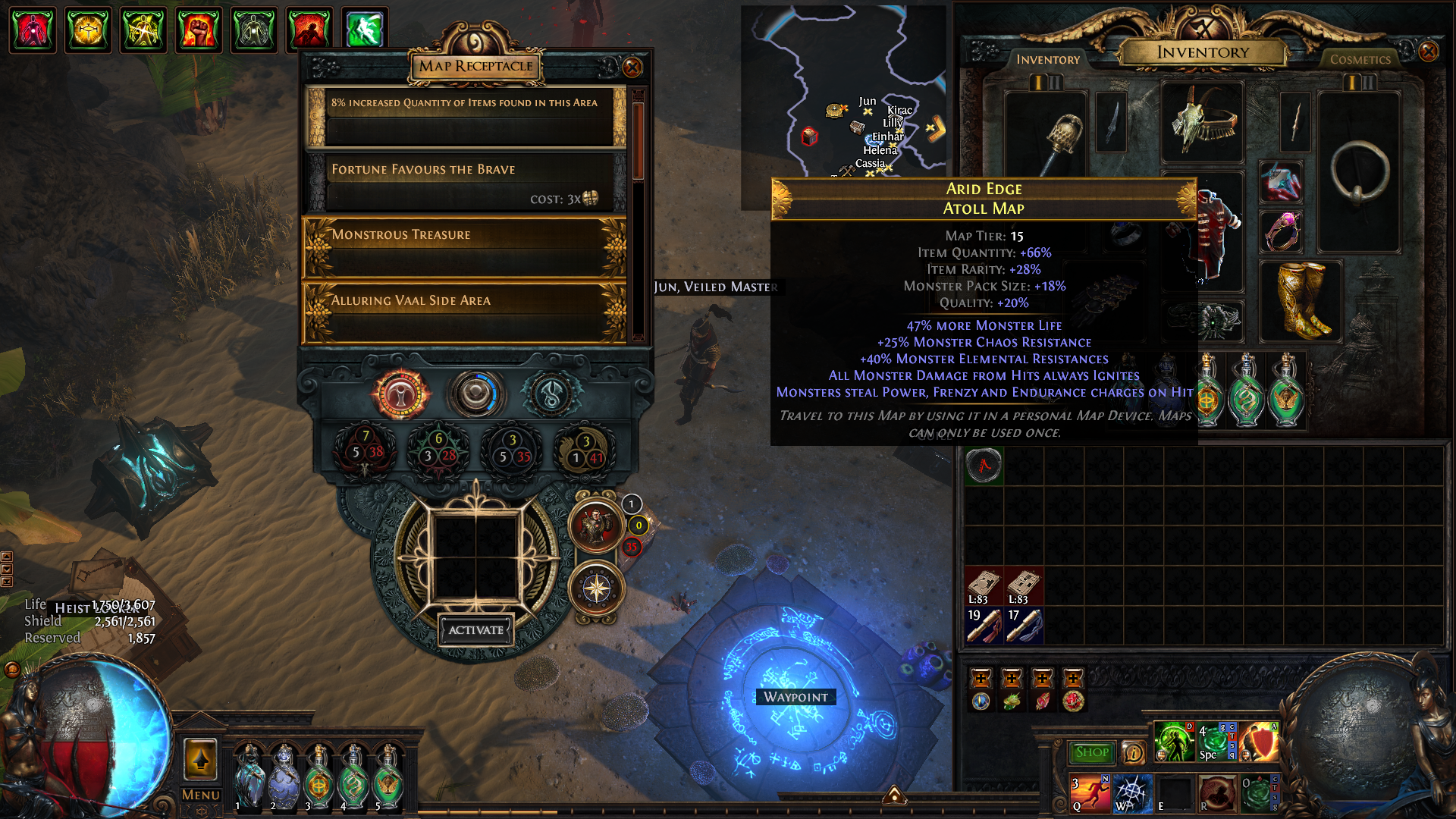Close the Map Receptacle window
Screen dimensions: 1456x819
pos(632,67)
